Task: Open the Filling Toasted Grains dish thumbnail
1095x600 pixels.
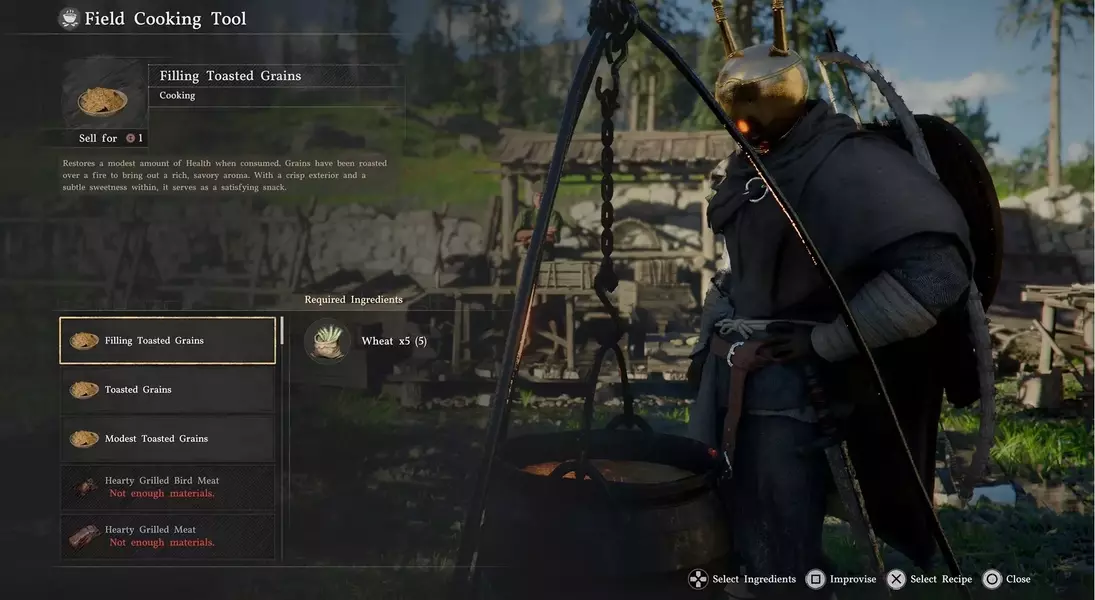Action: (x=103, y=98)
